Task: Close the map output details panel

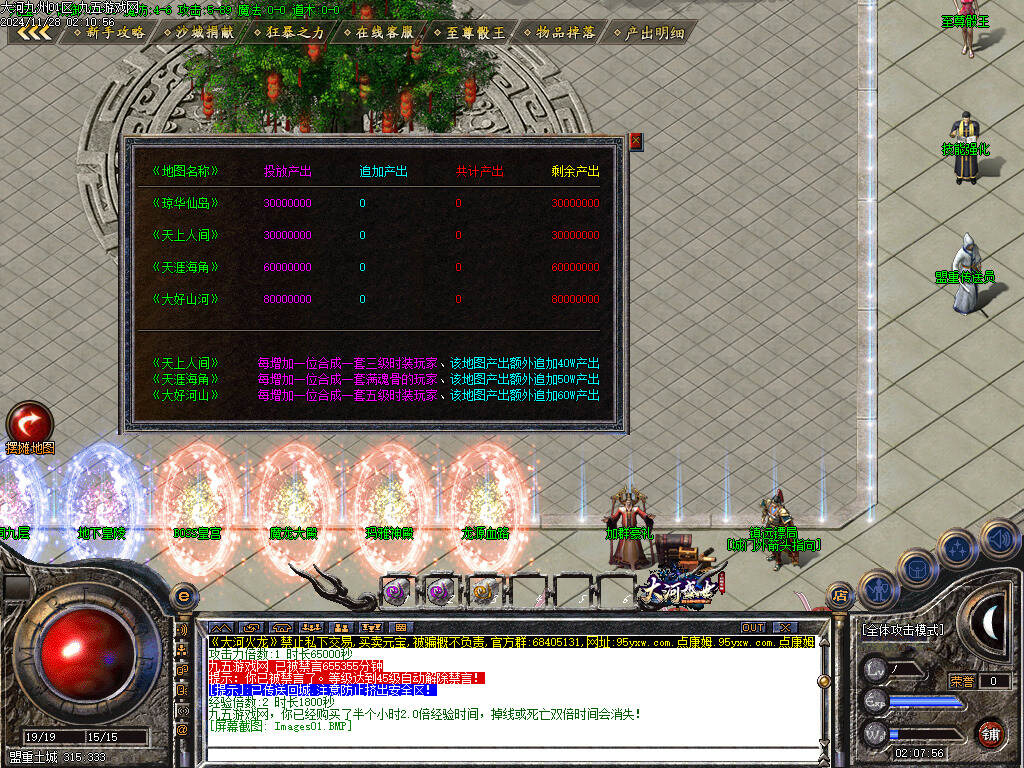Action: click(635, 142)
